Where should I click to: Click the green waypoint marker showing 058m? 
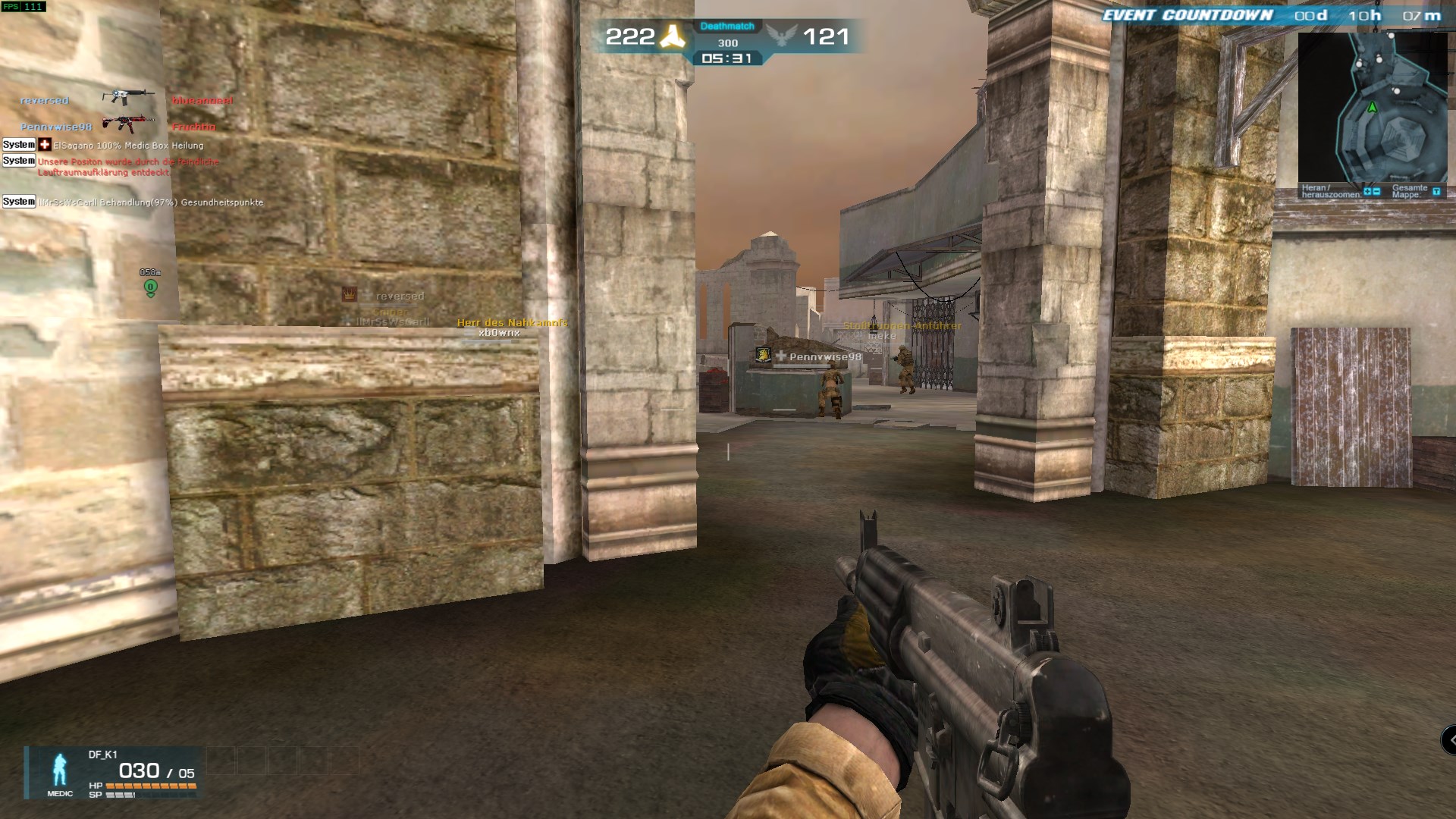point(150,287)
